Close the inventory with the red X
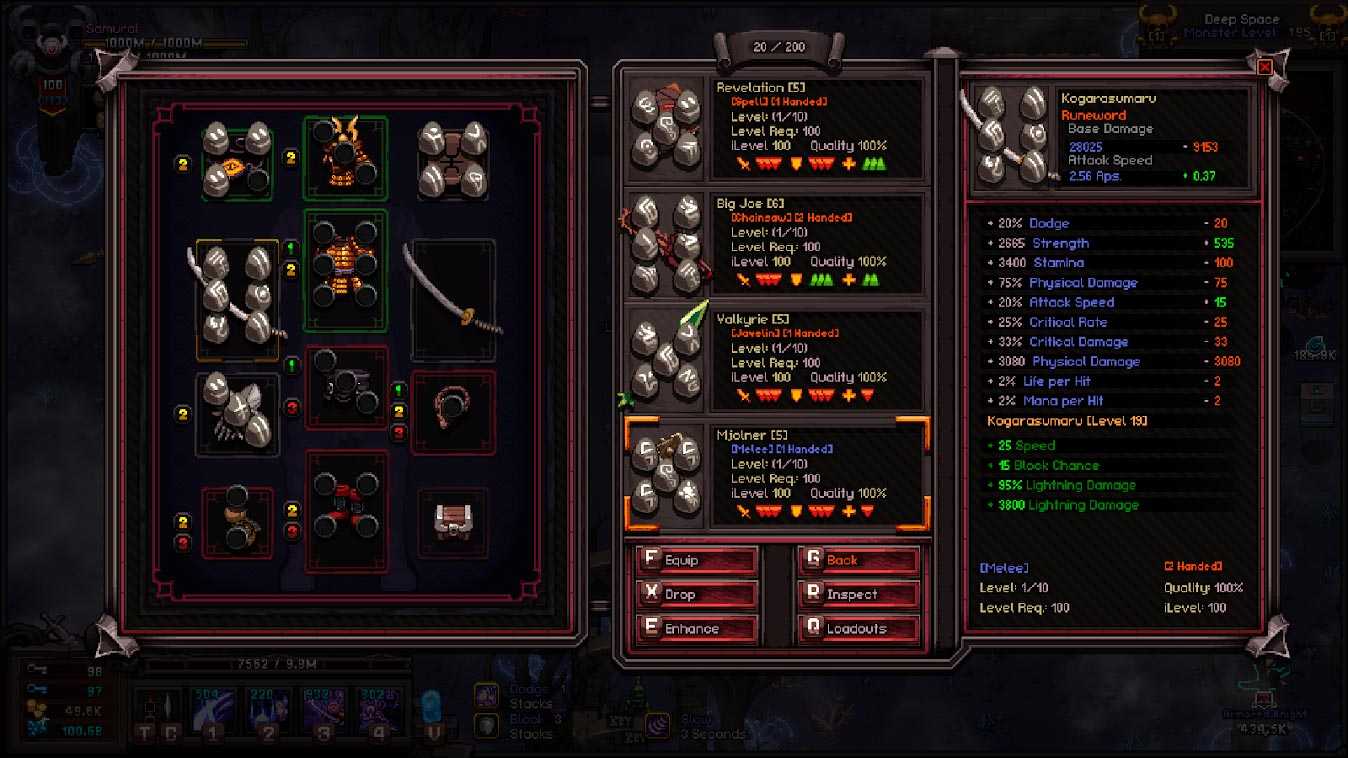Image resolution: width=1348 pixels, height=758 pixels. 1264,67
